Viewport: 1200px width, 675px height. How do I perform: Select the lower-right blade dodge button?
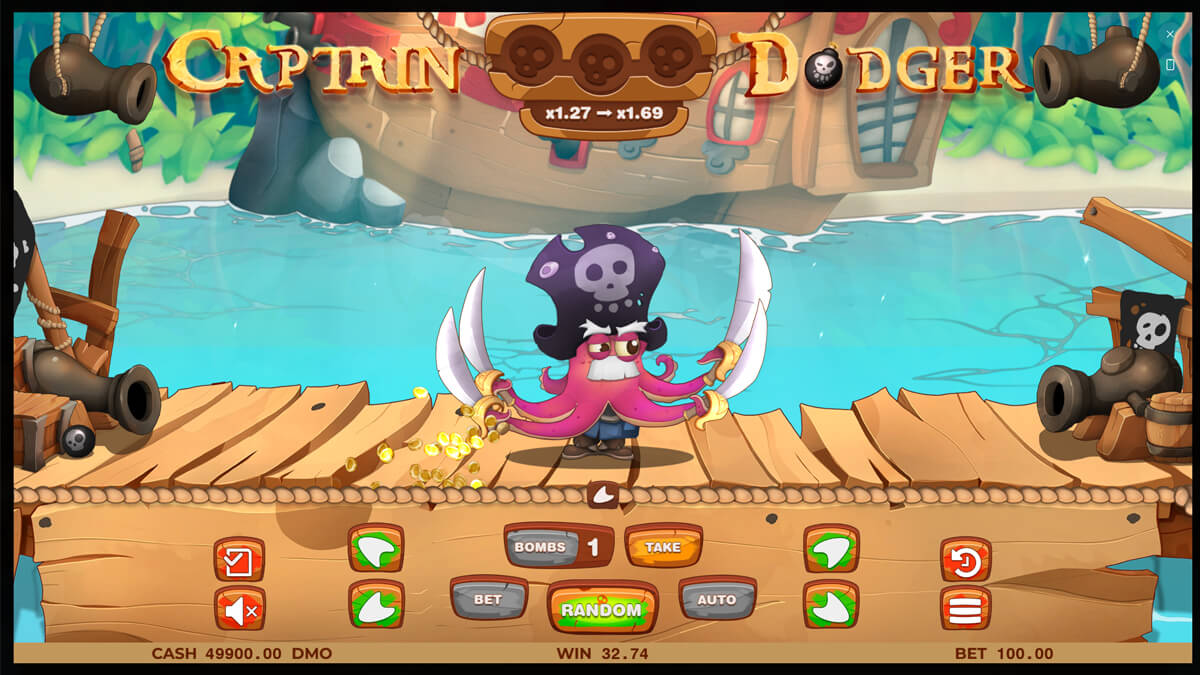831,605
